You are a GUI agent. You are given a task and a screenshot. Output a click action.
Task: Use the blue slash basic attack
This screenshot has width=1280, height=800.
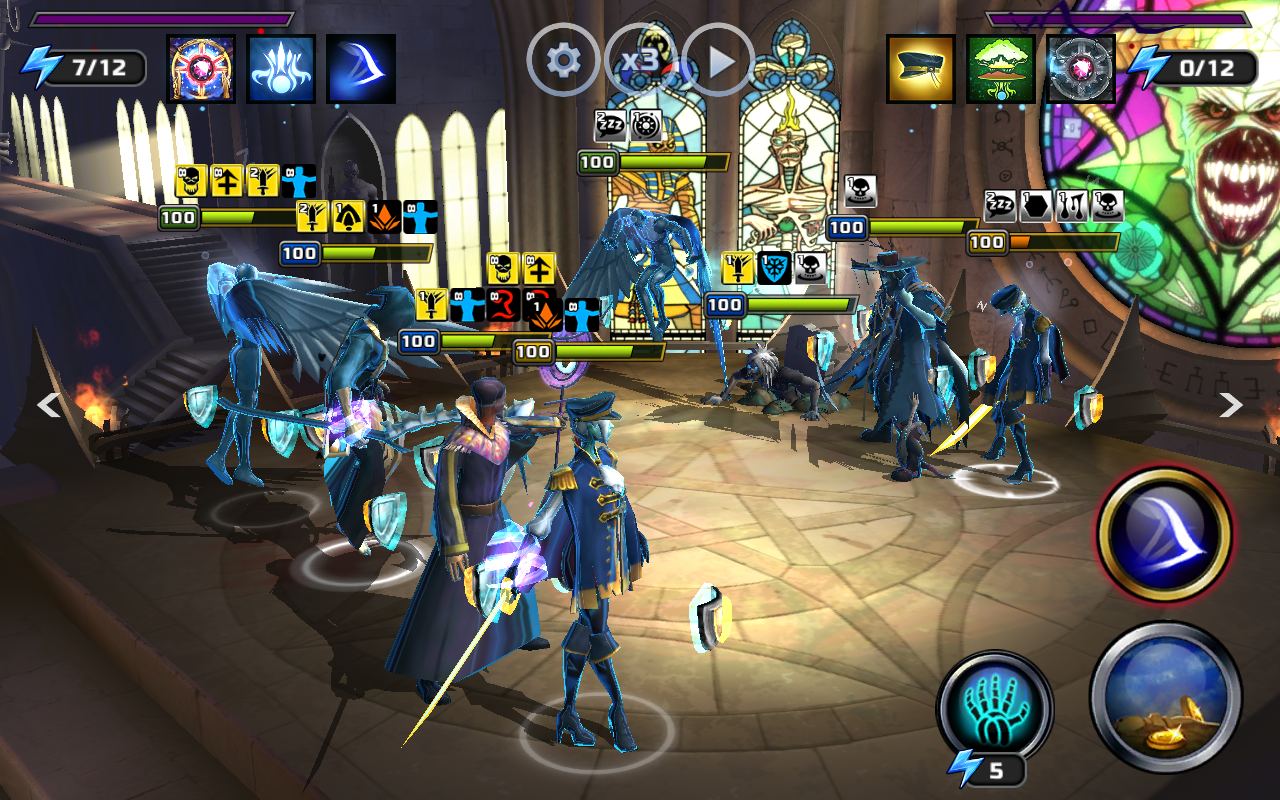tap(1164, 534)
